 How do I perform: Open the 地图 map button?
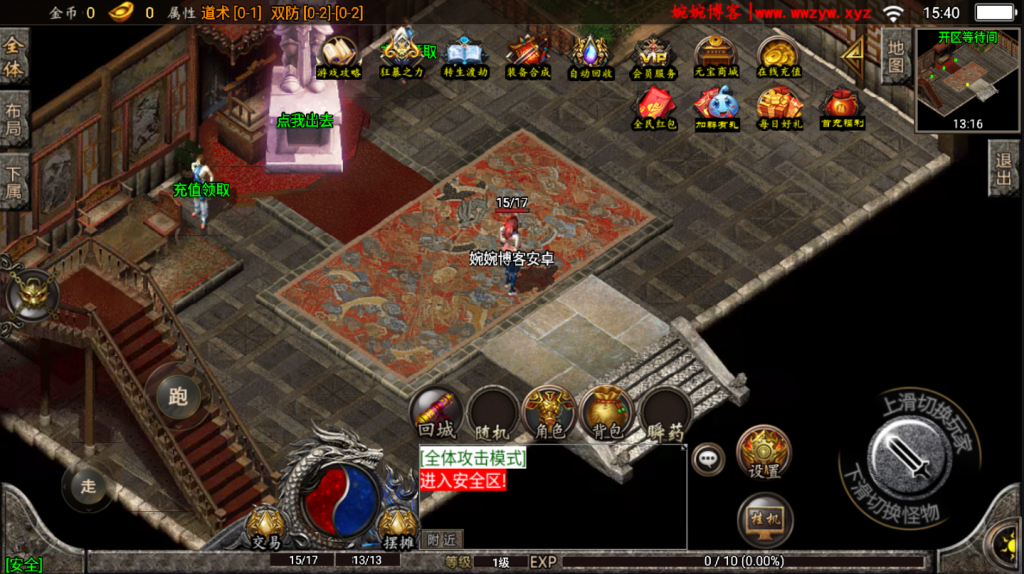pos(897,53)
